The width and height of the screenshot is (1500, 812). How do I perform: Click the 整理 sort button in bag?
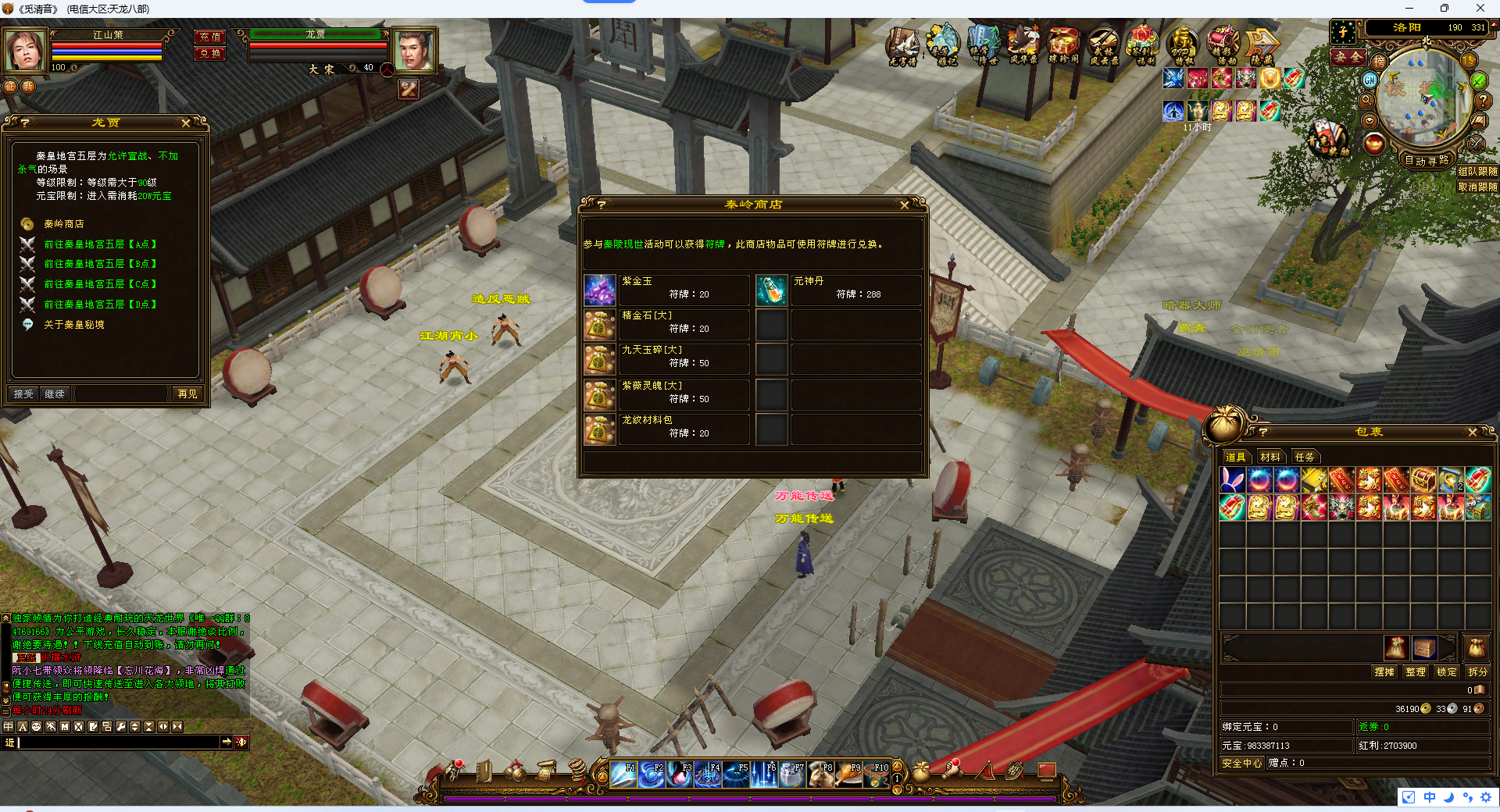coord(1415,671)
